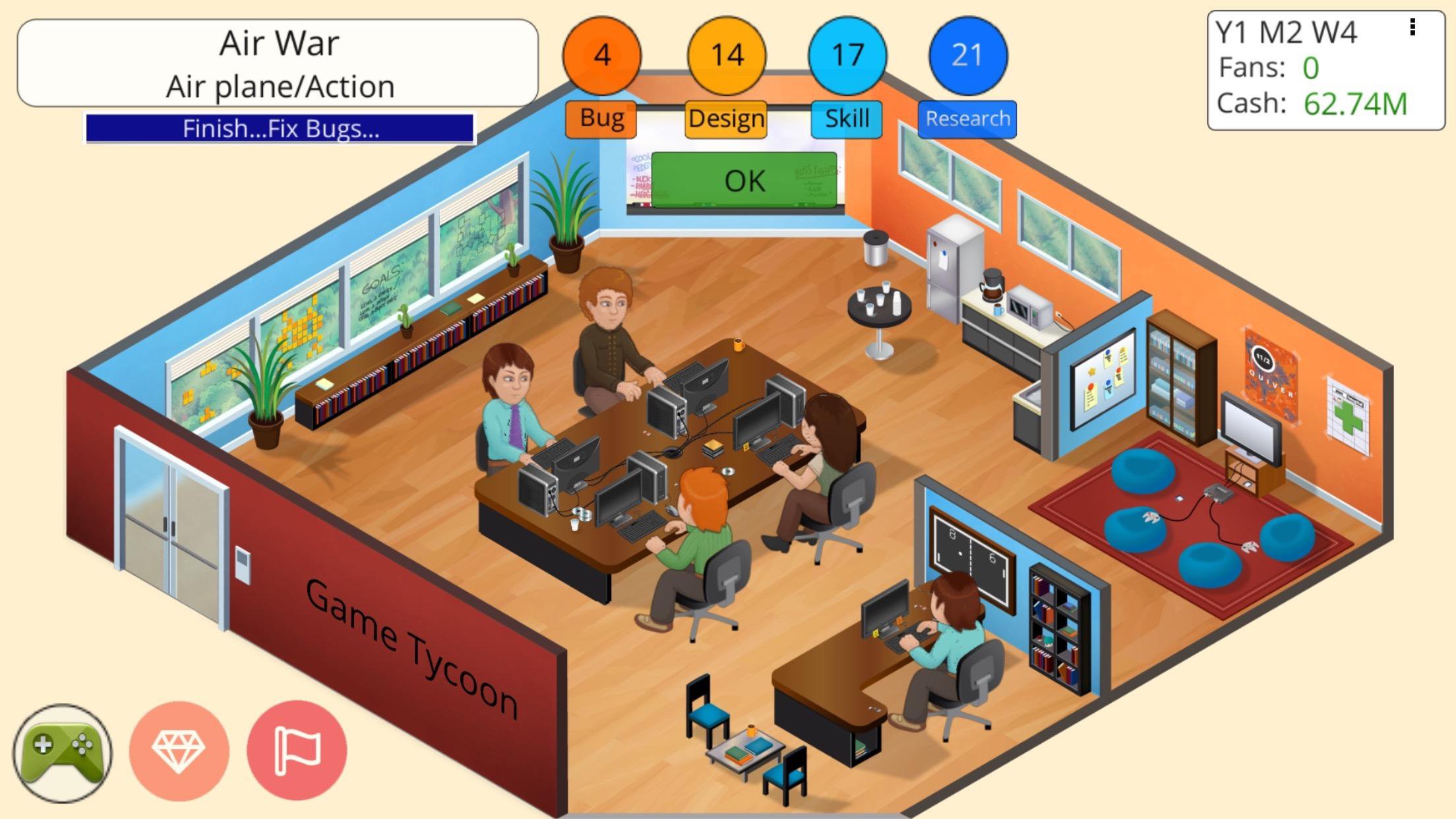Viewport: 1456px width, 819px height.
Task: Select the Skill points circle showing 17
Action: coord(847,56)
